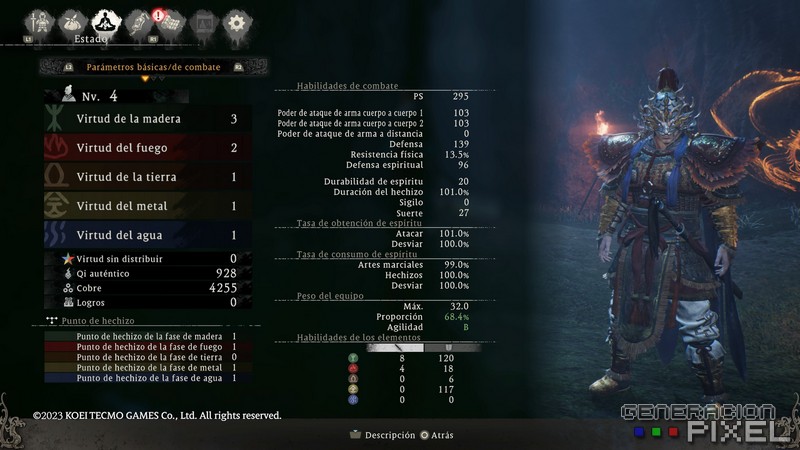Switch to the item pouch tab
Screen dimensions: 800x450
tap(73, 21)
